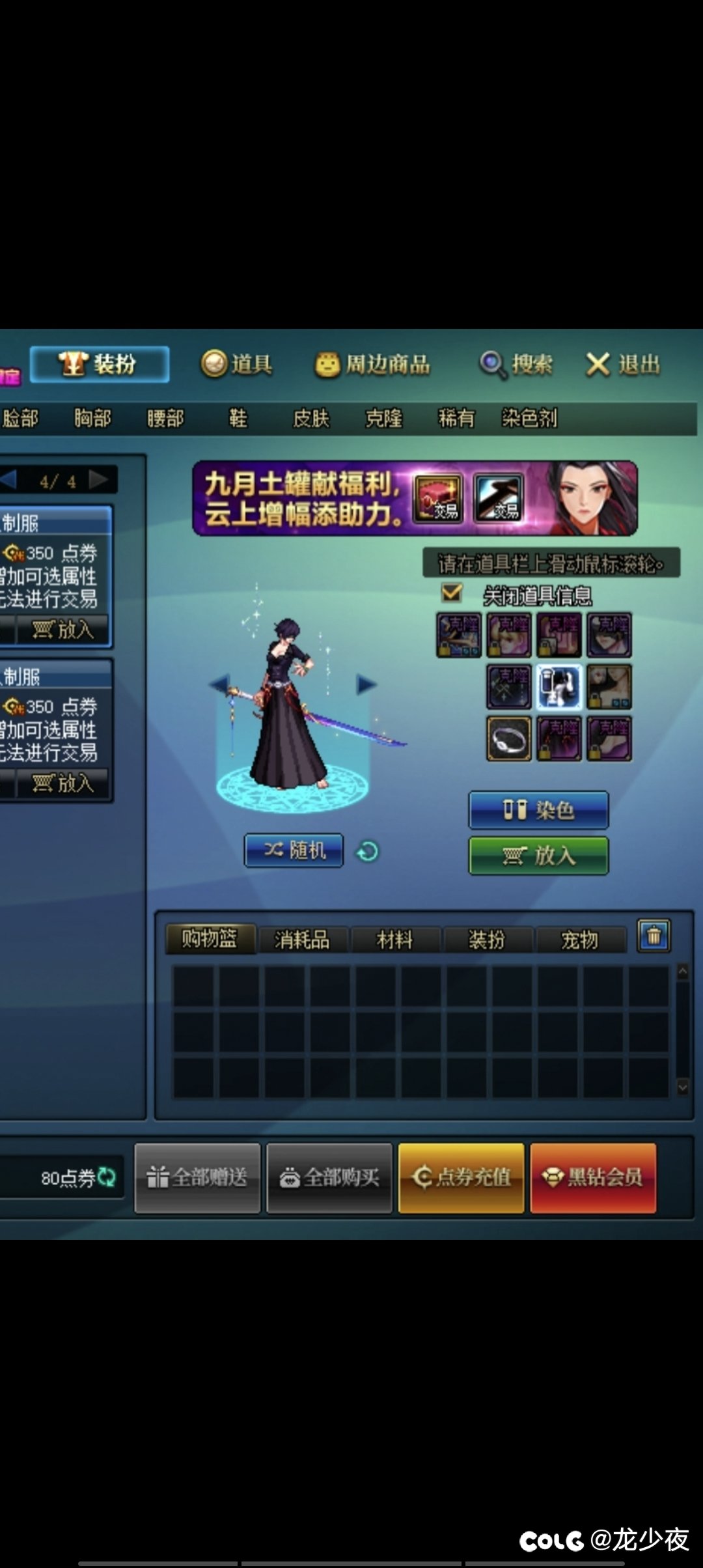
Task: Empty the cart with the trash icon
Action: coord(654,936)
